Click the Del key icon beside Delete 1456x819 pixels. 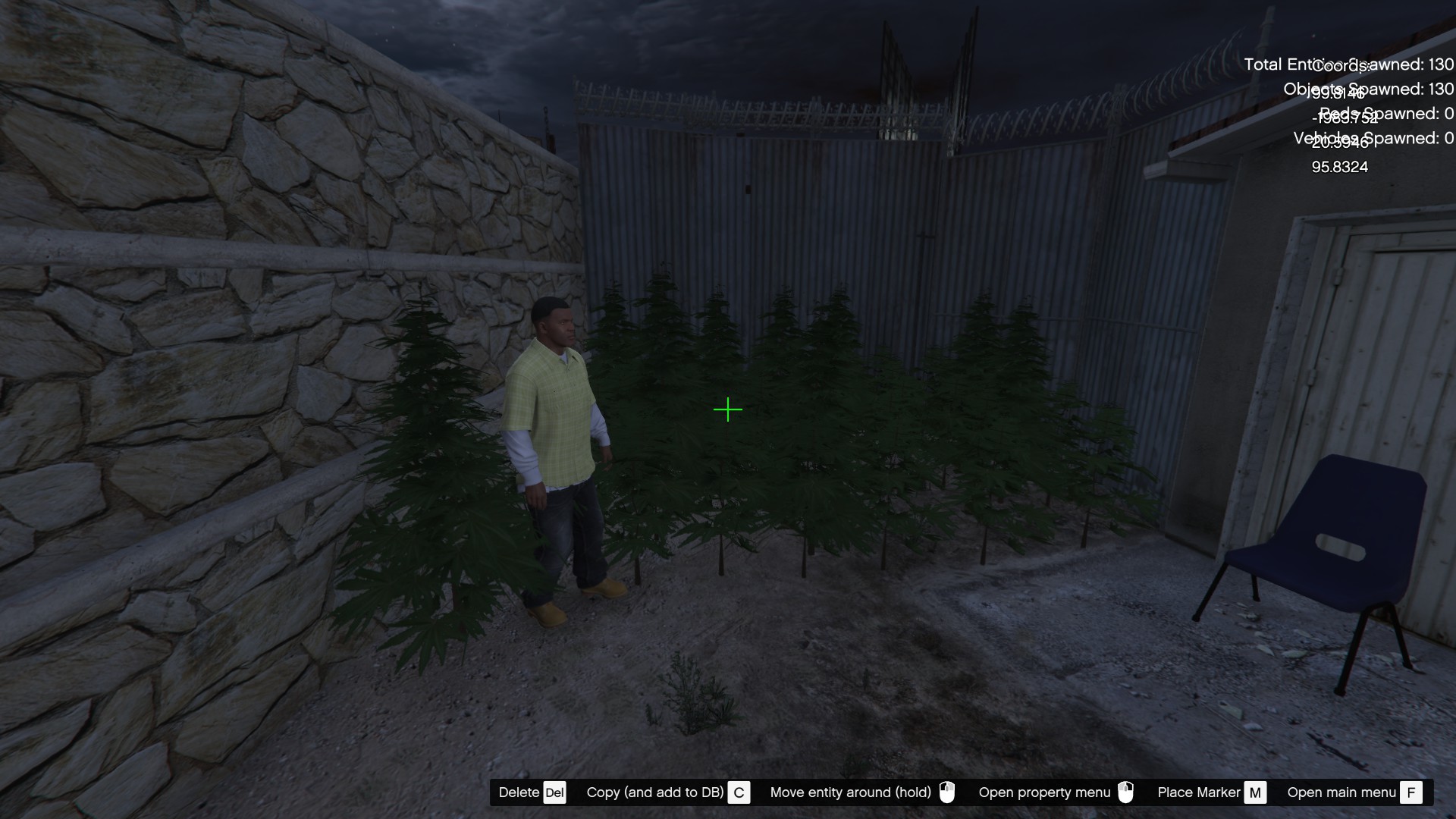555,792
